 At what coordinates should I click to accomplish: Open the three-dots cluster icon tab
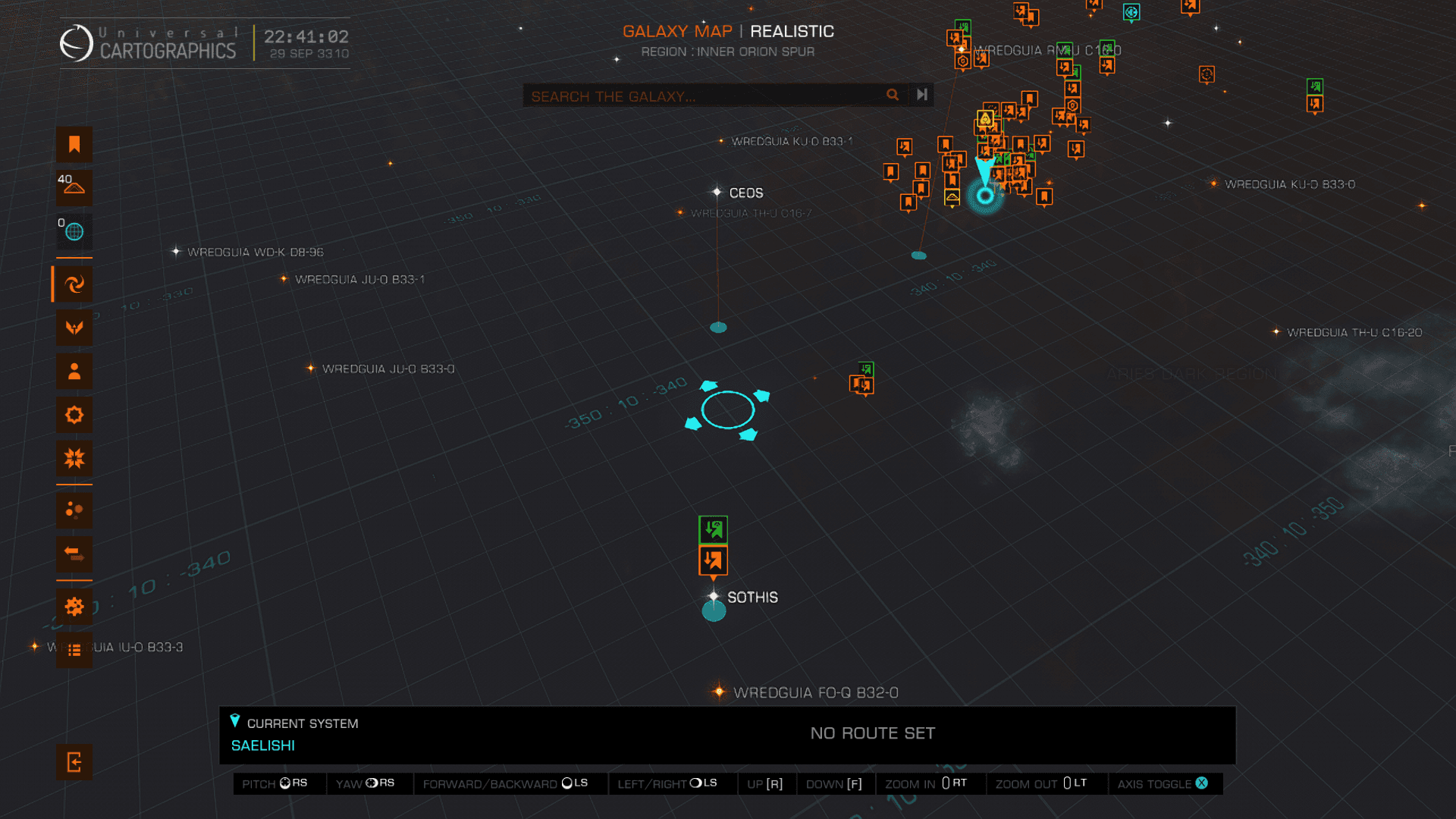point(74,510)
